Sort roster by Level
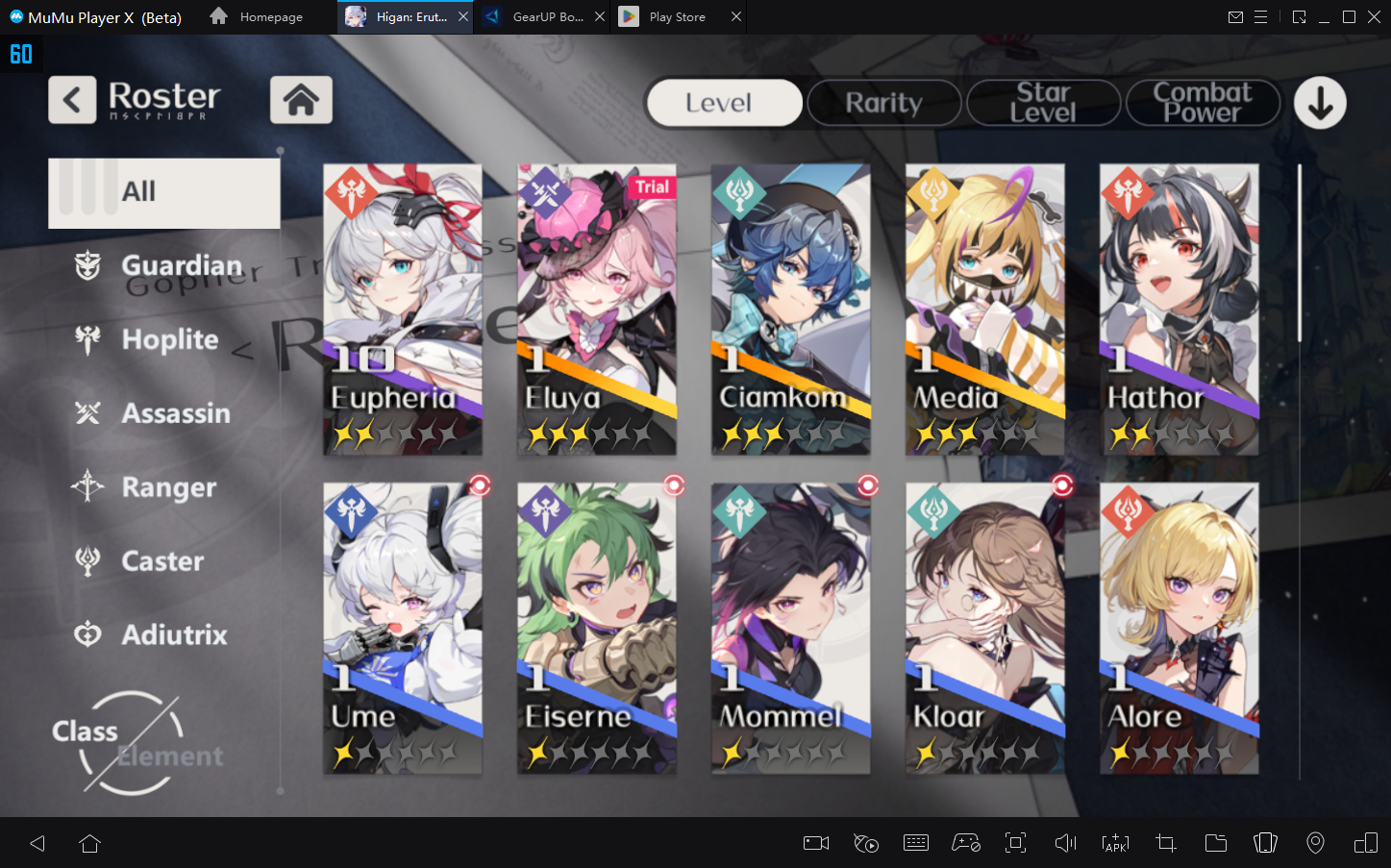 tap(724, 103)
